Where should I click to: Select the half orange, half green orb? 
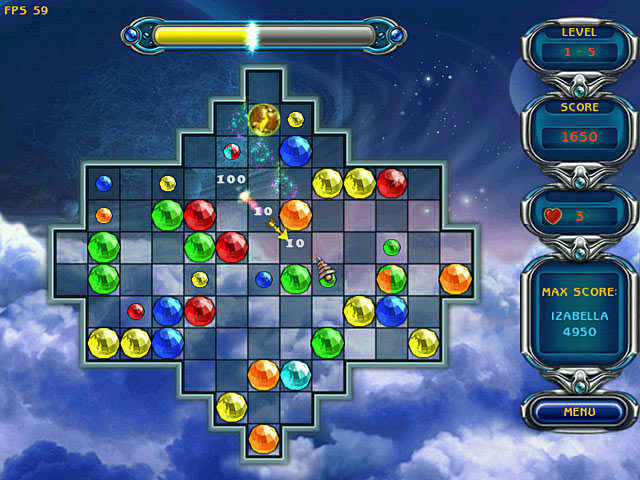(x=391, y=279)
